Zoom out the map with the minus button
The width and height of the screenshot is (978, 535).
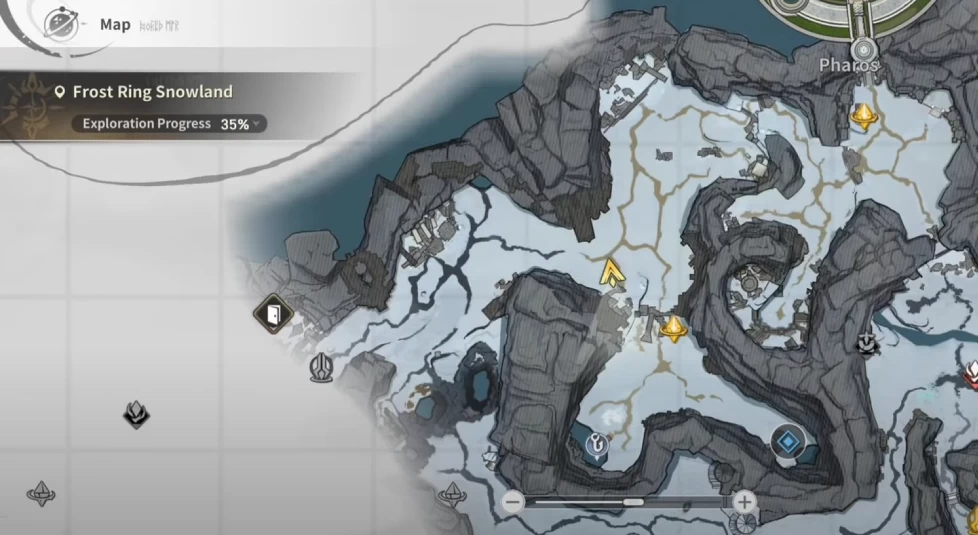click(x=513, y=502)
